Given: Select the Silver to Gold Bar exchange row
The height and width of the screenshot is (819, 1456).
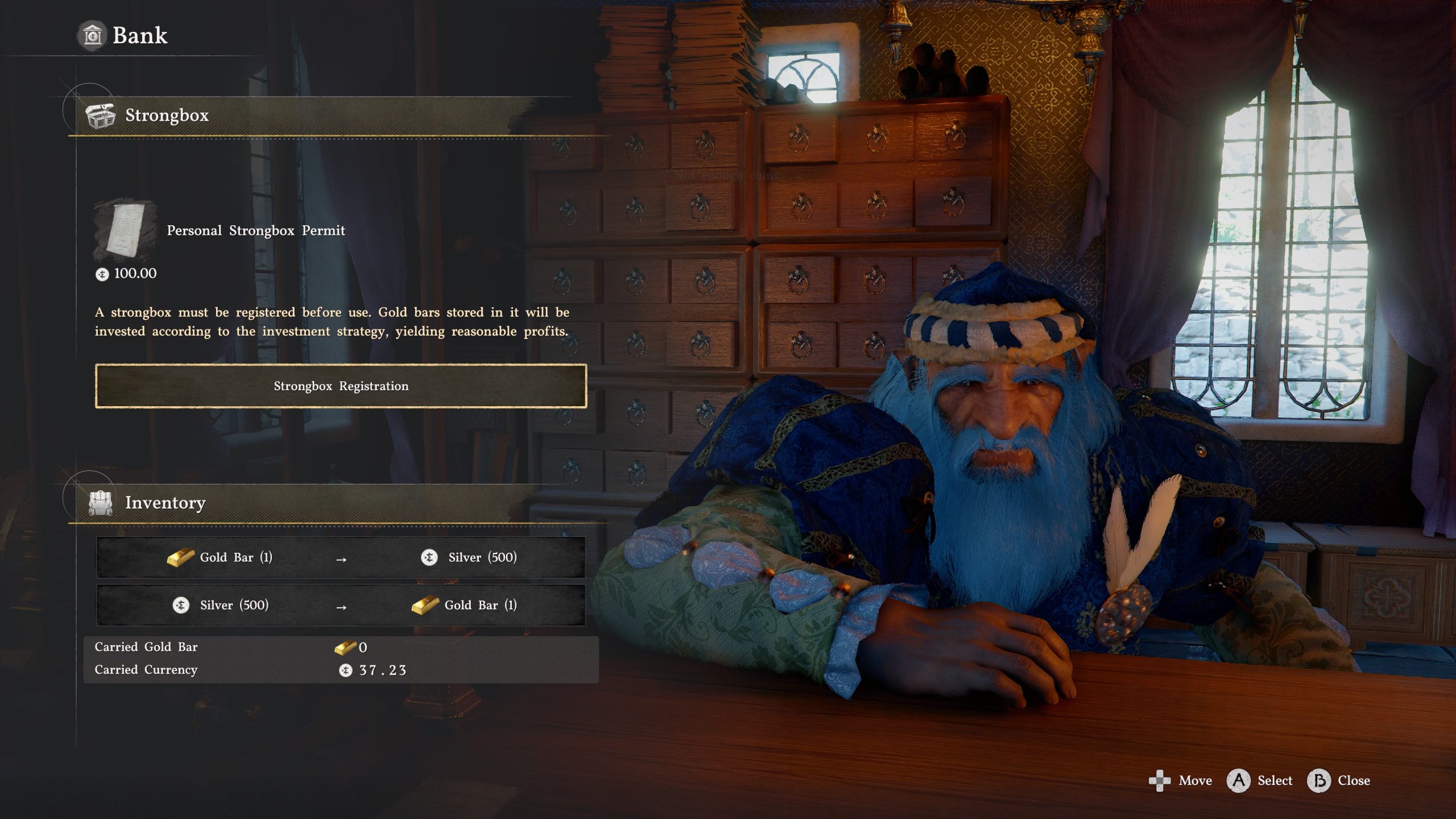Looking at the screenshot, I should coord(341,605).
